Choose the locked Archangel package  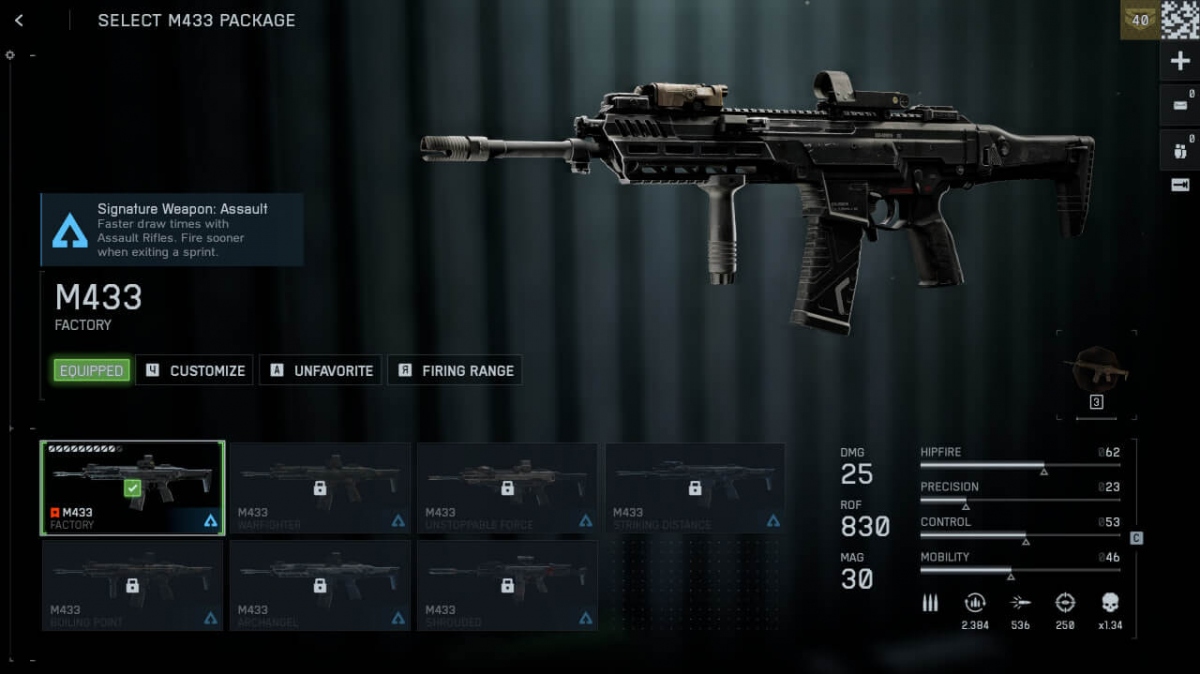pyautogui.click(x=320, y=586)
